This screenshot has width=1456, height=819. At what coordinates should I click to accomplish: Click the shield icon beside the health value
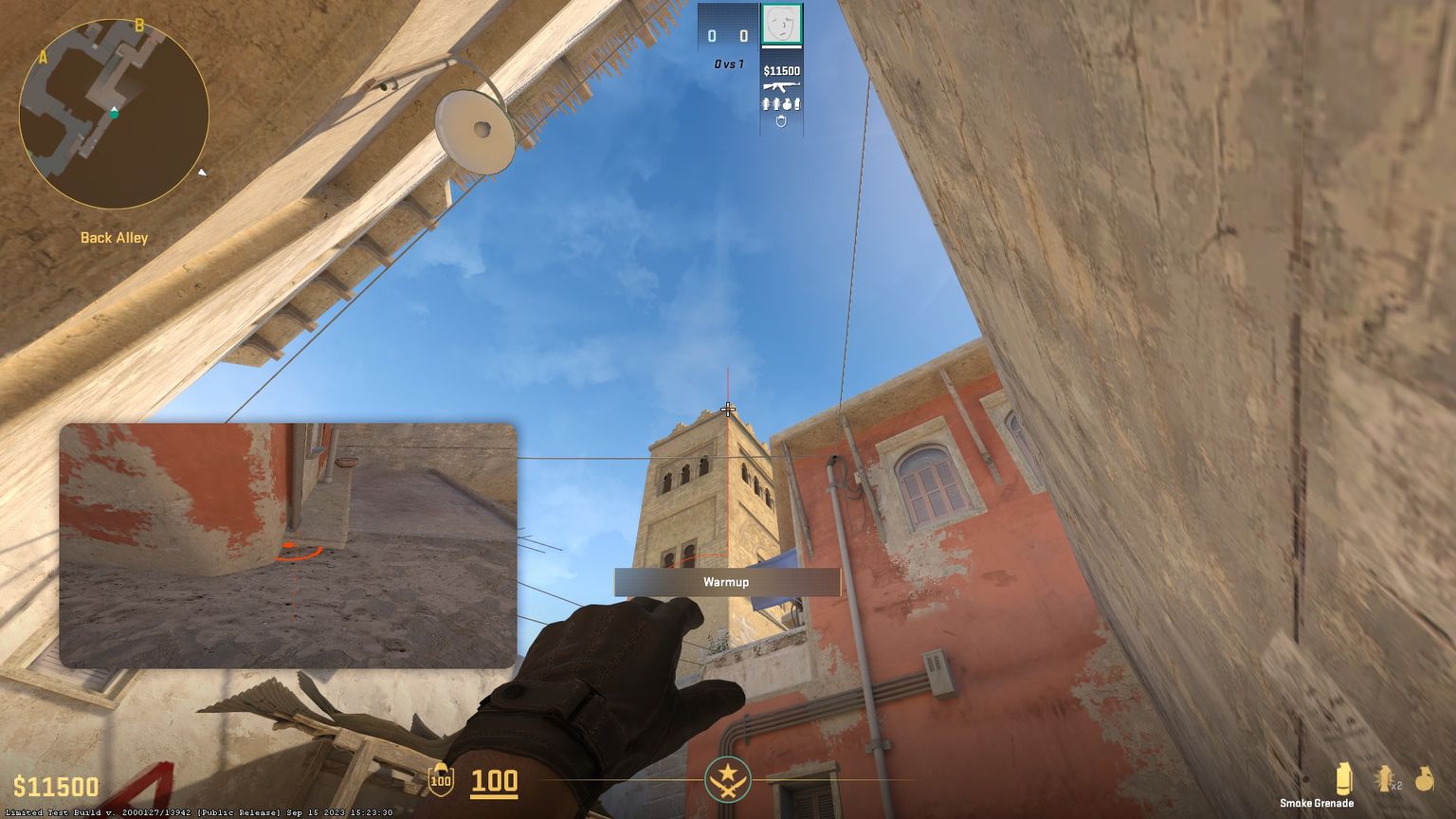point(439,782)
